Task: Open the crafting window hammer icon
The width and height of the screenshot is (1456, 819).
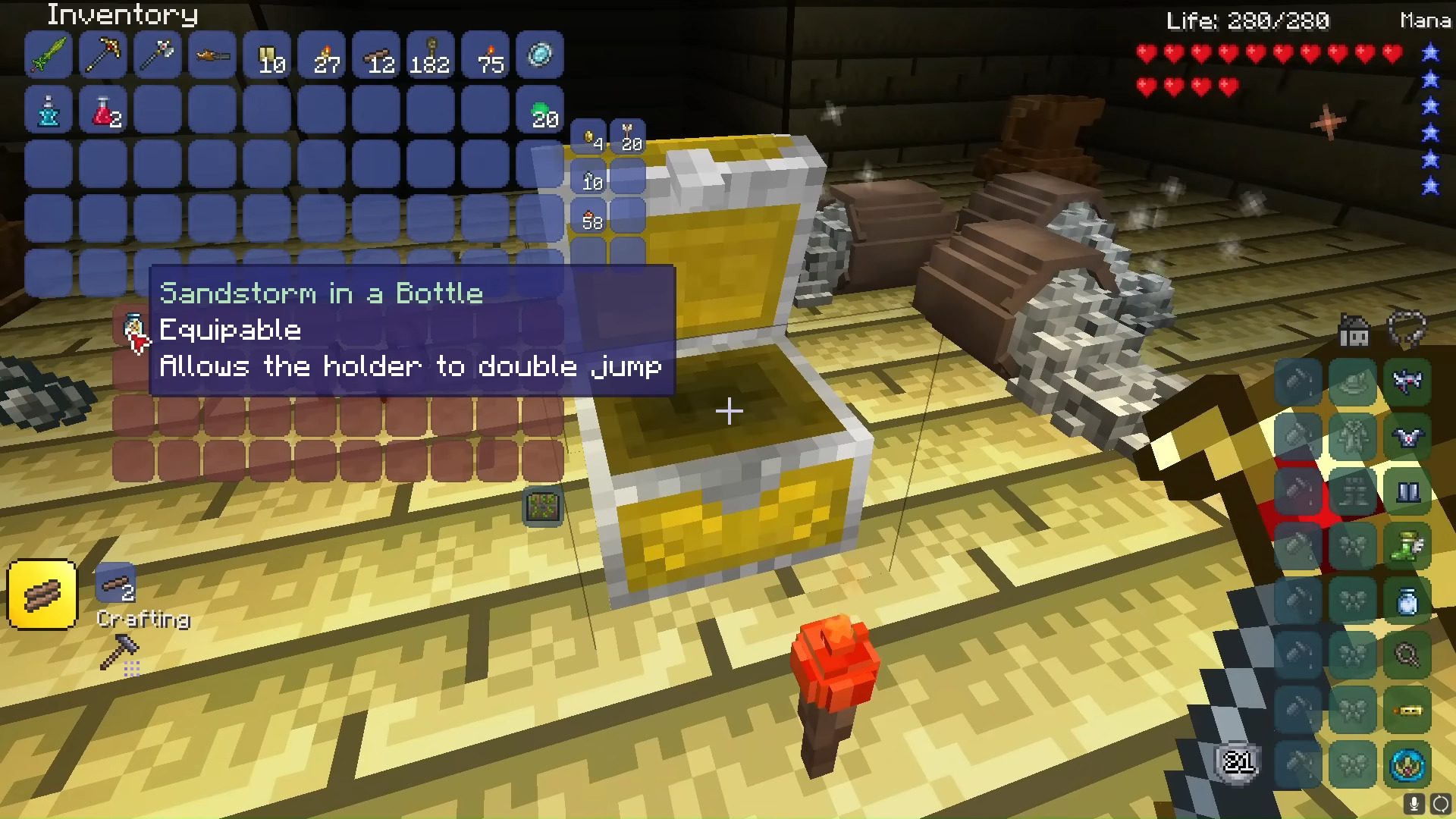Action: [120, 652]
